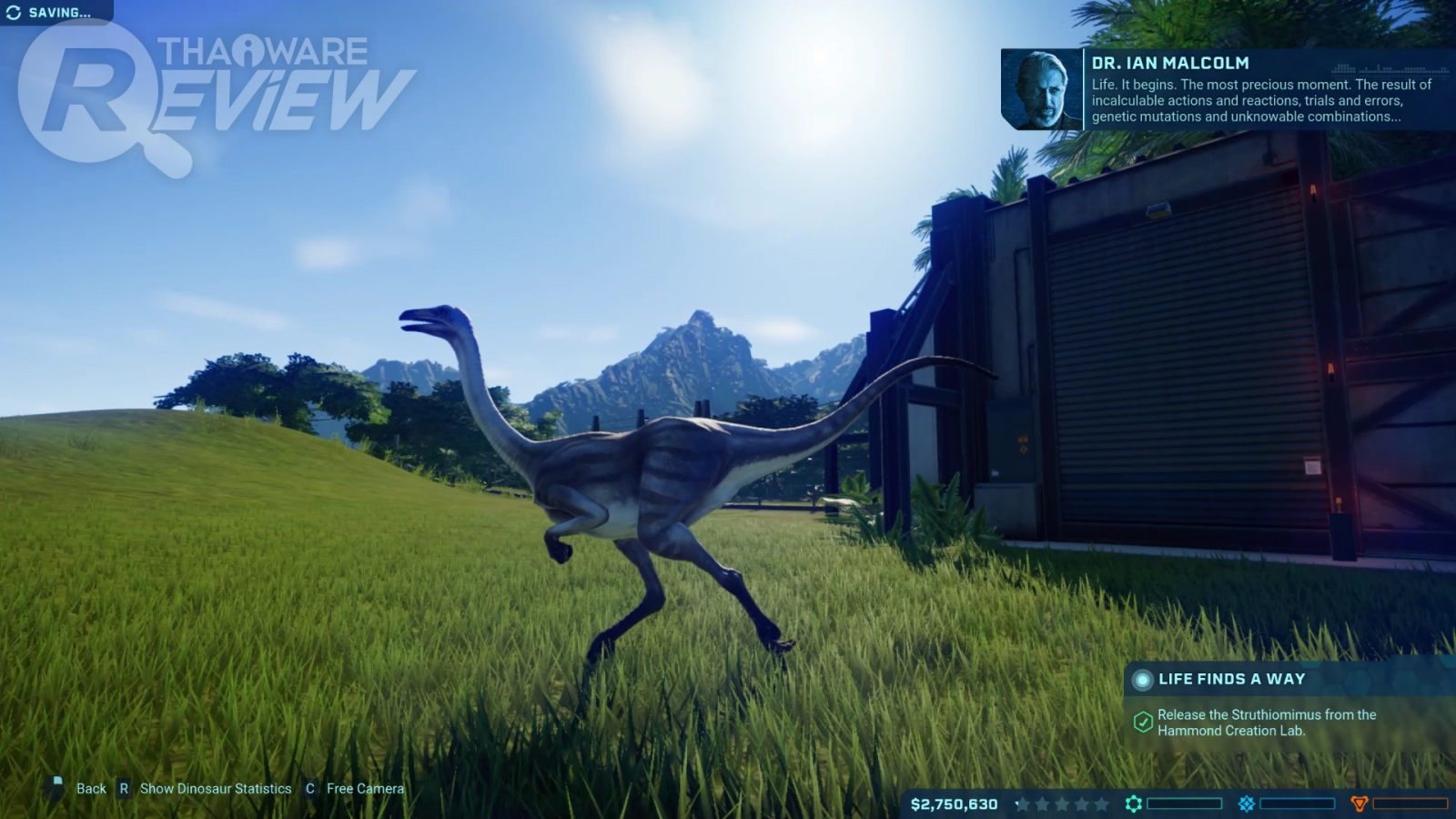
Task: Click Dr. Ian Malcolm's portrait
Action: point(1042,89)
